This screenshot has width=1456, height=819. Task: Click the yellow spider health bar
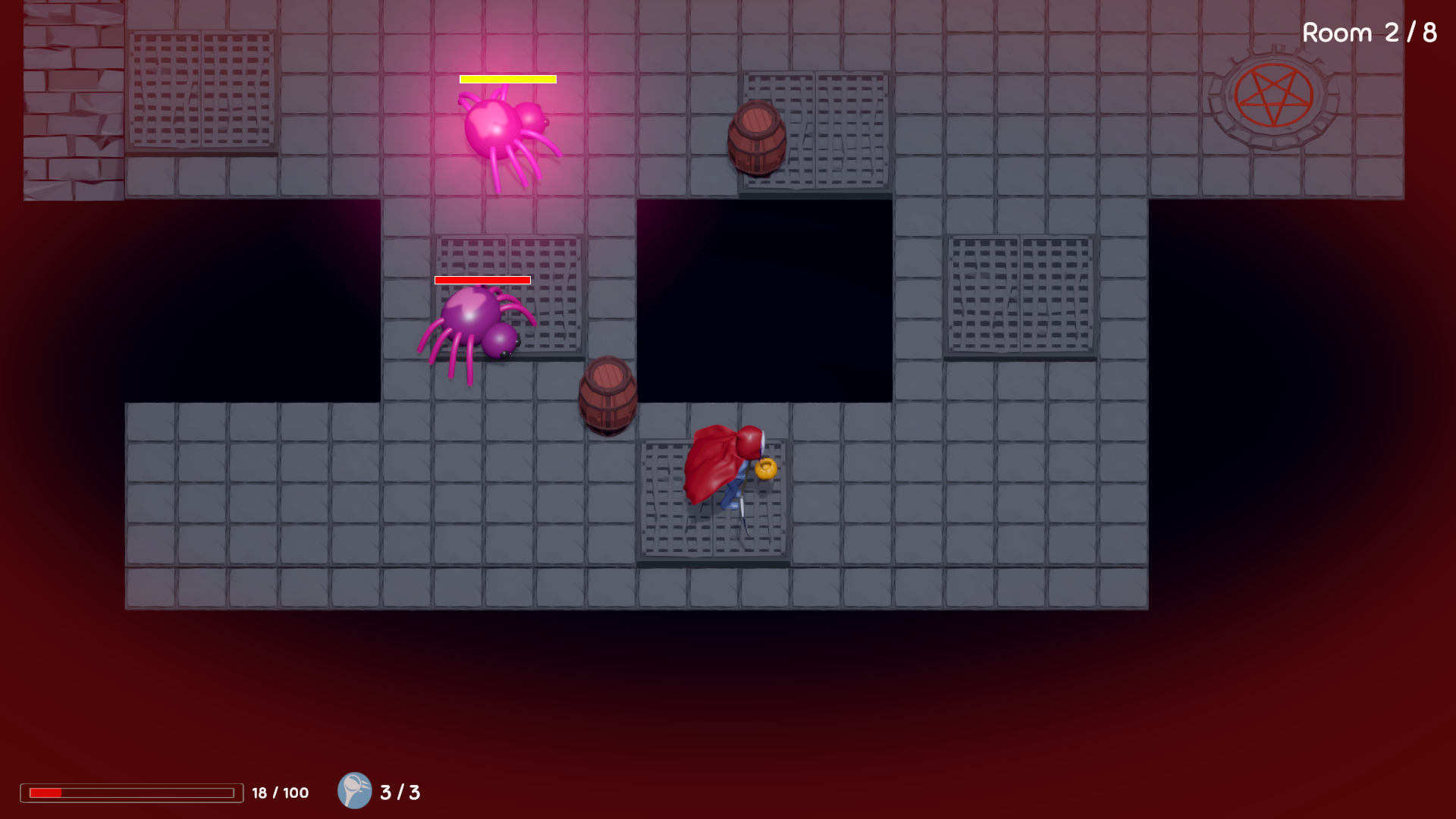(x=507, y=78)
